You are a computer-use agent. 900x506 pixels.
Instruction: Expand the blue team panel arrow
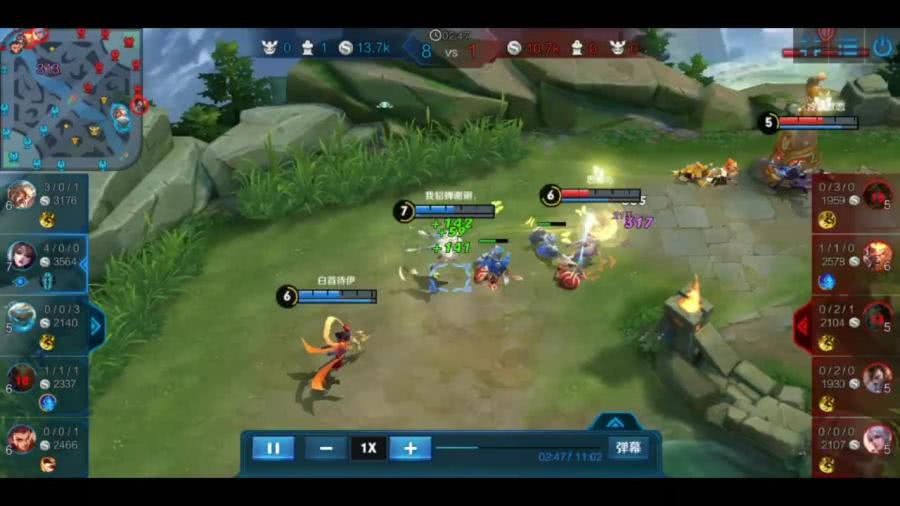pos(97,325)
